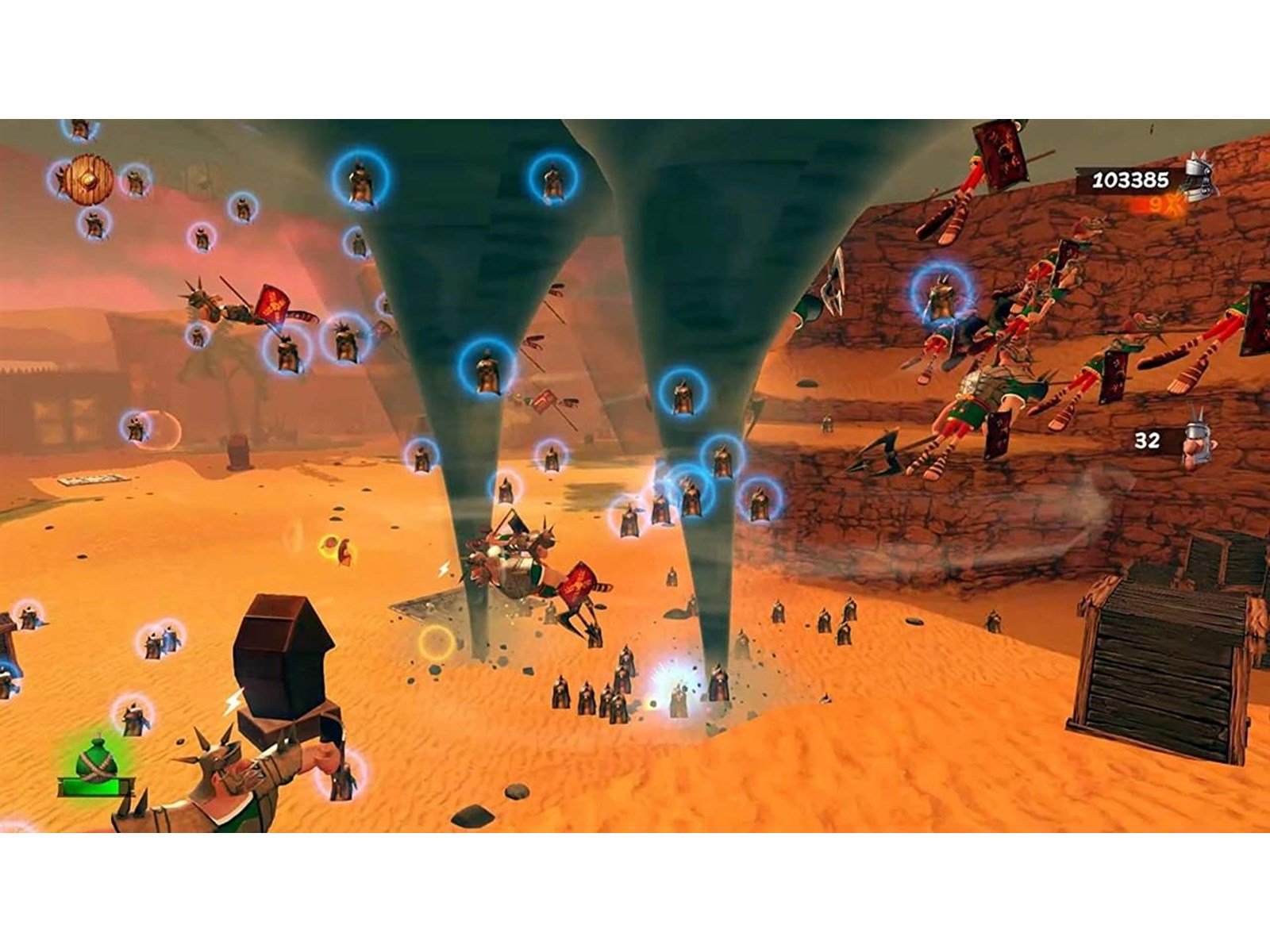The image size is (1270, 952).
Task: Click the red barrel near the palm trees
Action: tap(240, 451)
